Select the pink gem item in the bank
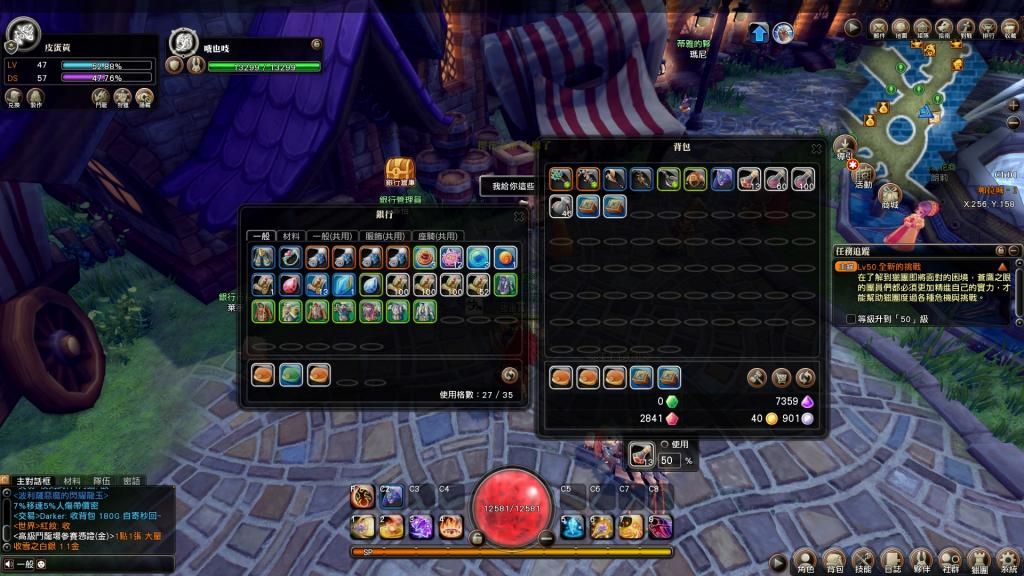 coord(289,284)
